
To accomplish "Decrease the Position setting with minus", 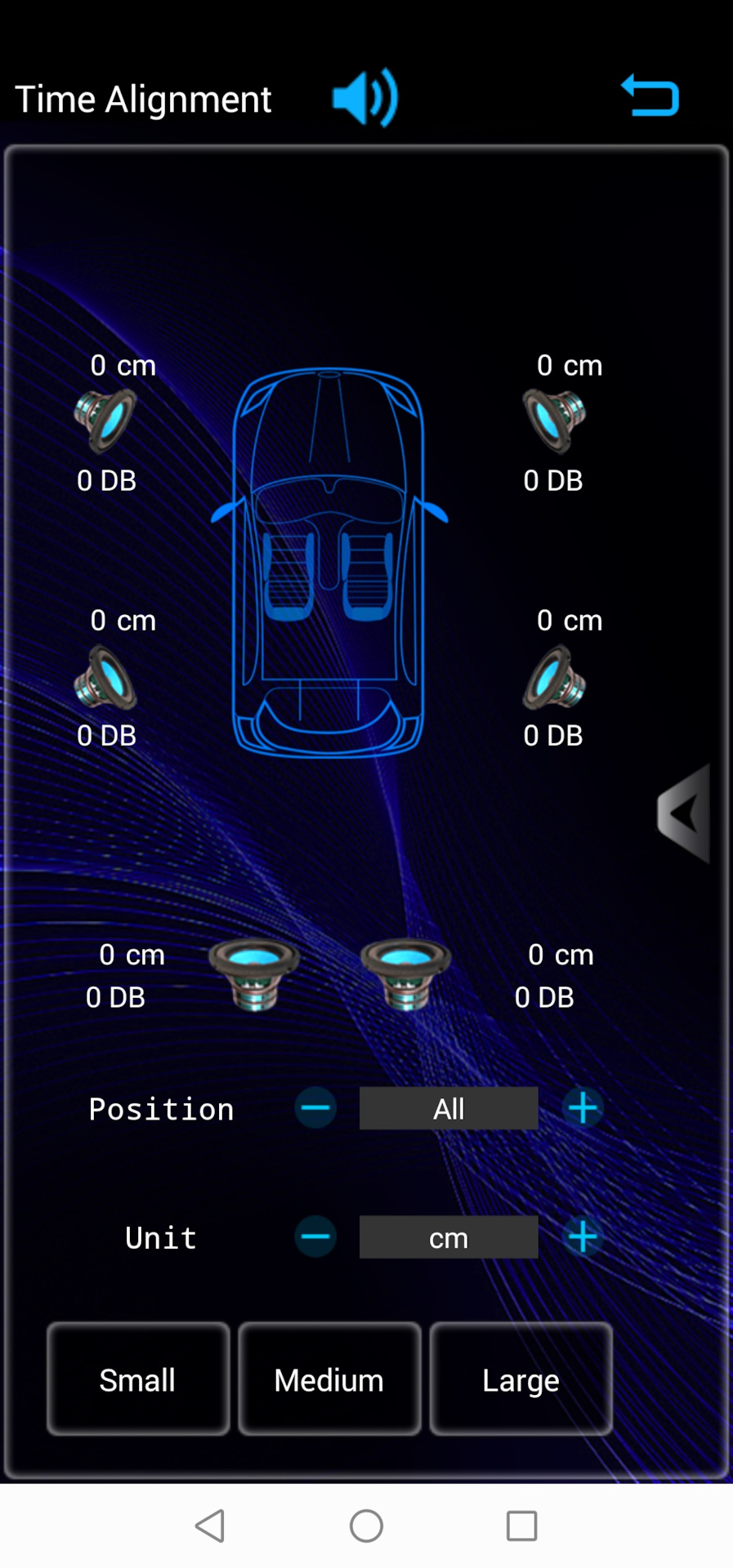I will 315,1108.
